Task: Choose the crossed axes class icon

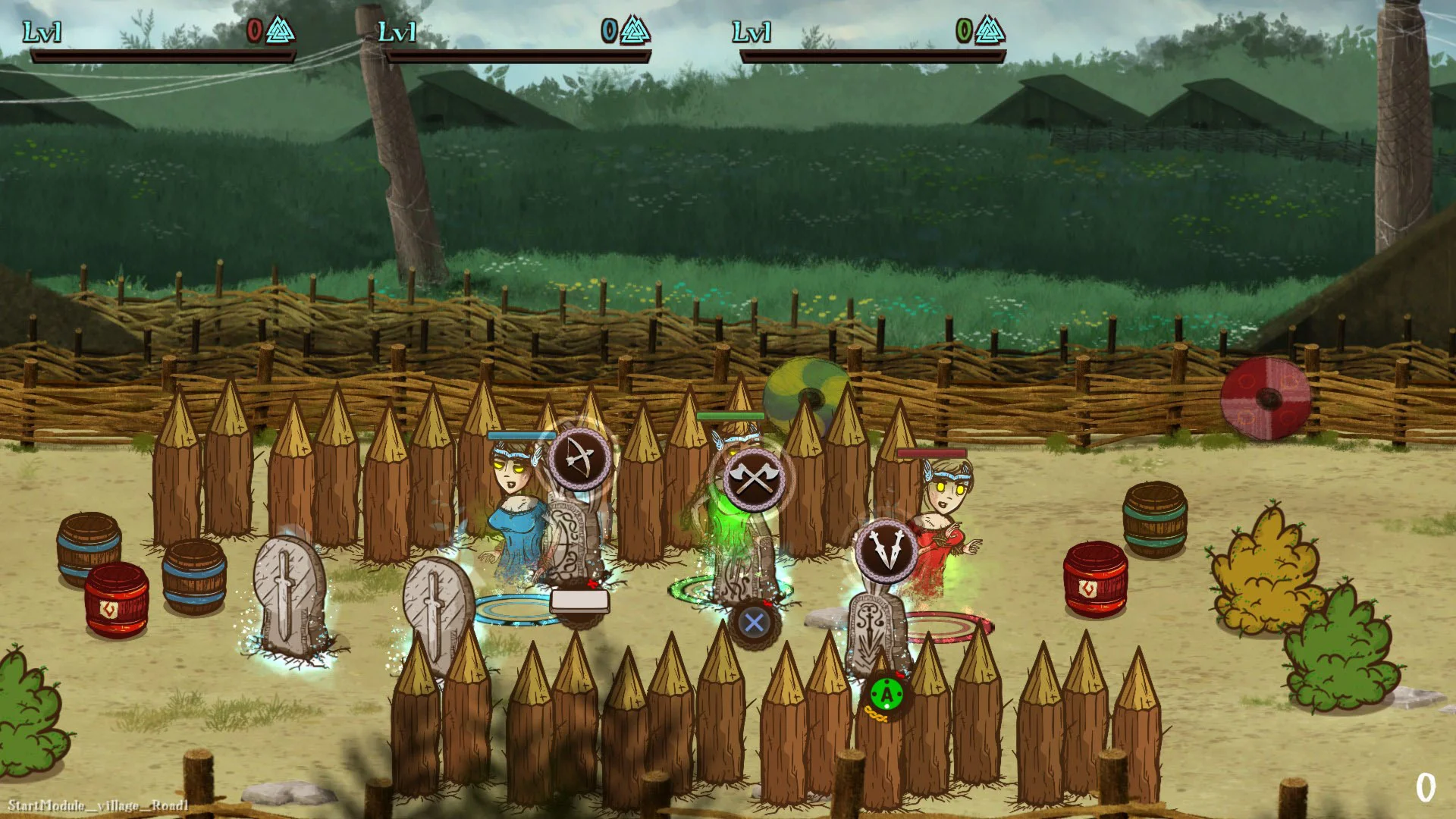Action: click(754, 478)
